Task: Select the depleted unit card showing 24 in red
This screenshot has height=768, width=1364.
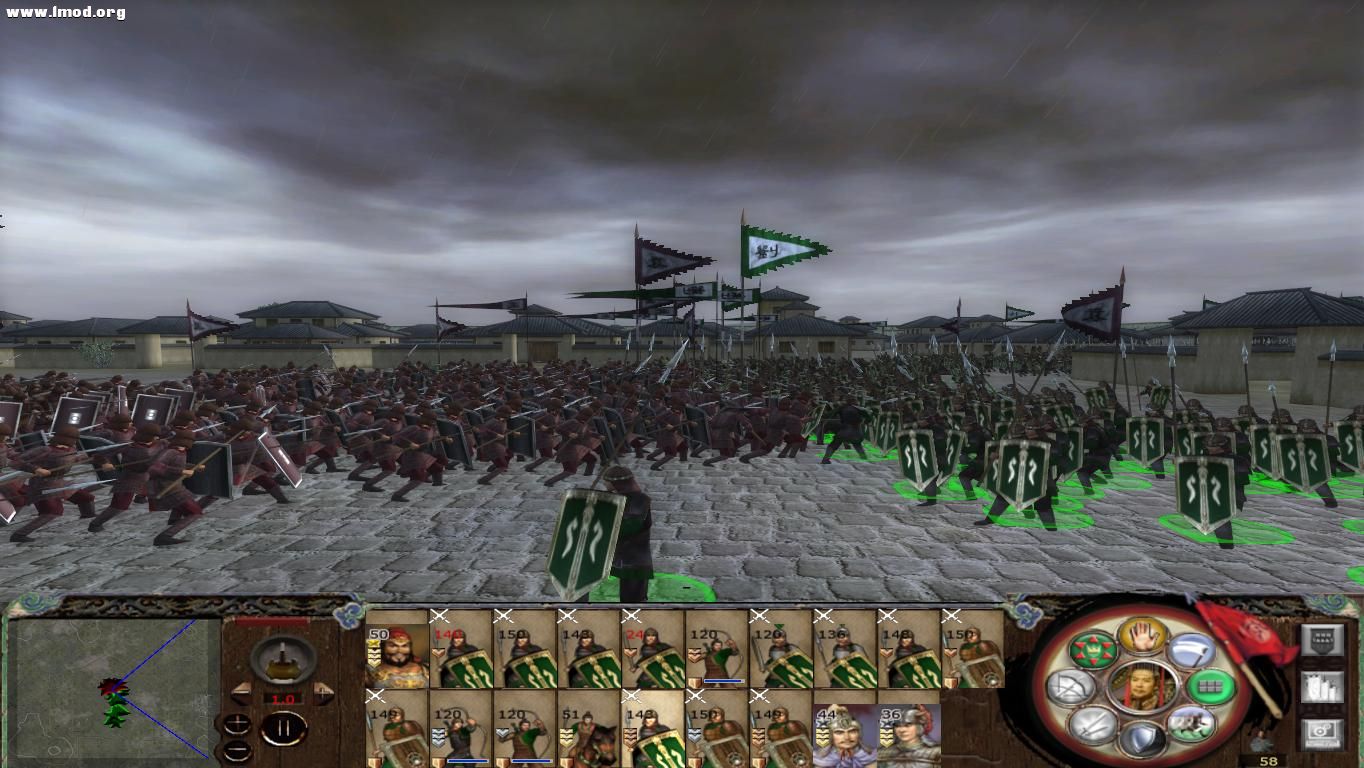Action: pyautogui.click(x=650, y=655)
